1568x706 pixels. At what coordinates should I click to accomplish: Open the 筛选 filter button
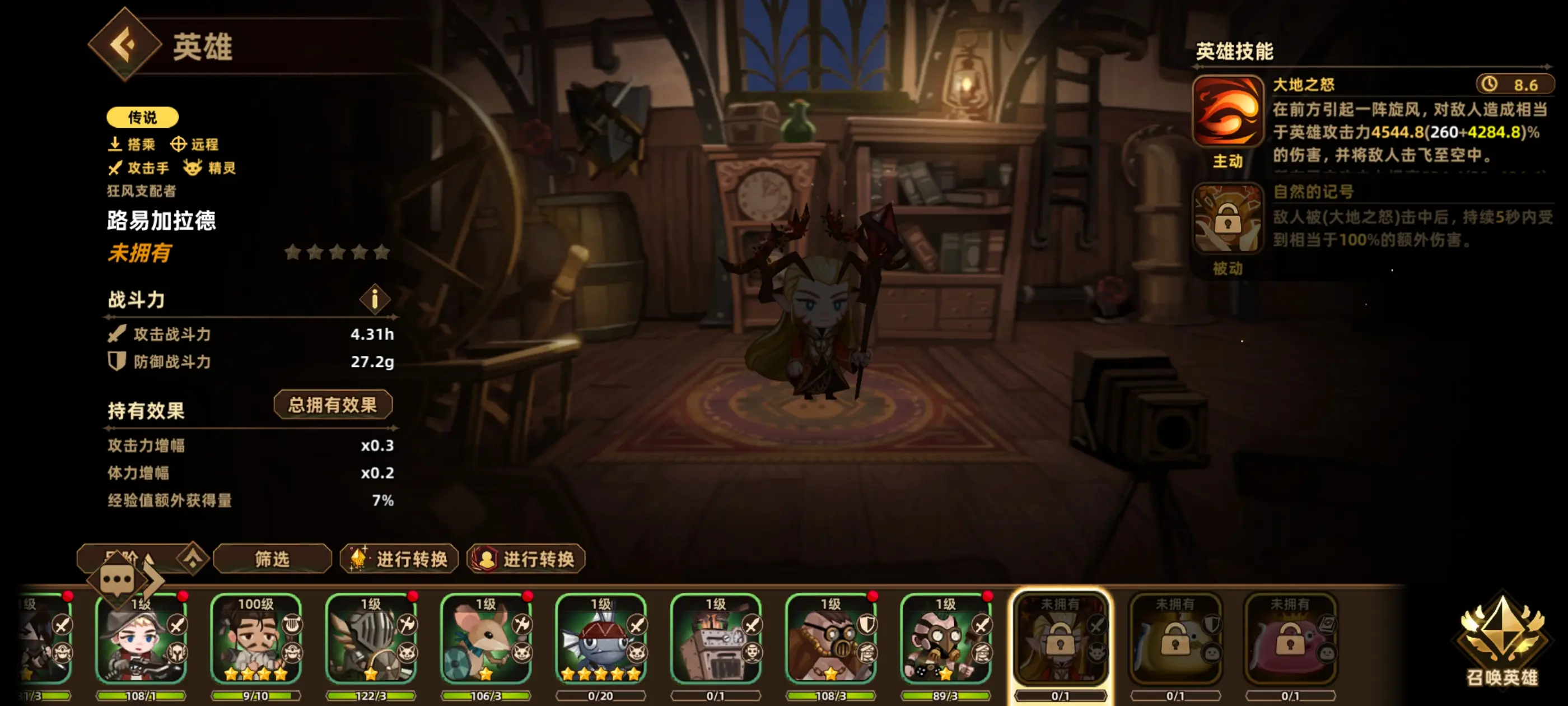click(272, 559)
